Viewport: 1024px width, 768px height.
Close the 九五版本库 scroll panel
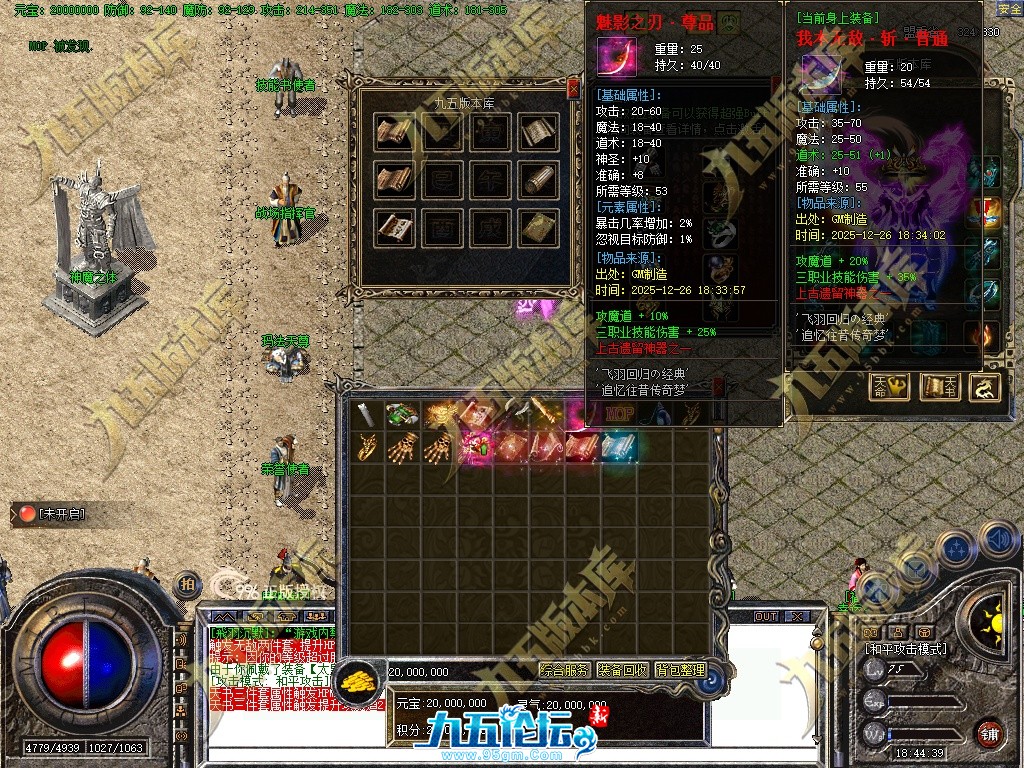coord(573,90)
